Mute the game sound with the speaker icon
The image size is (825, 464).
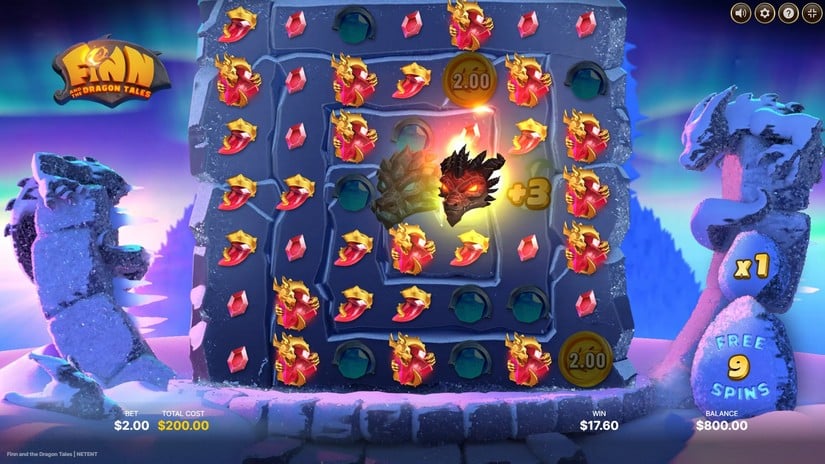click(x=740, y=13)
